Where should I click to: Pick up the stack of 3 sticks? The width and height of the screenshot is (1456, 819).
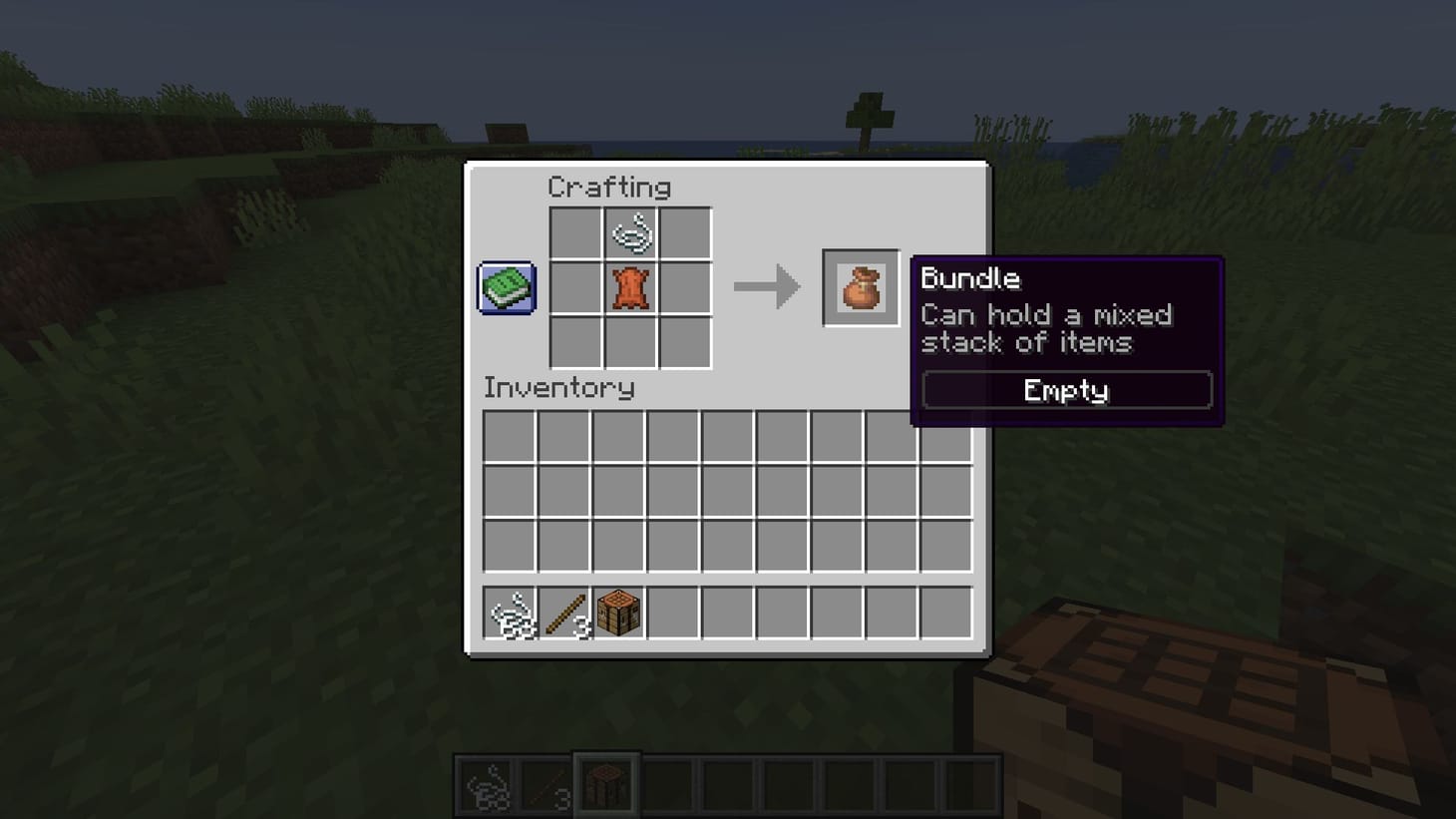coord(565,613)
